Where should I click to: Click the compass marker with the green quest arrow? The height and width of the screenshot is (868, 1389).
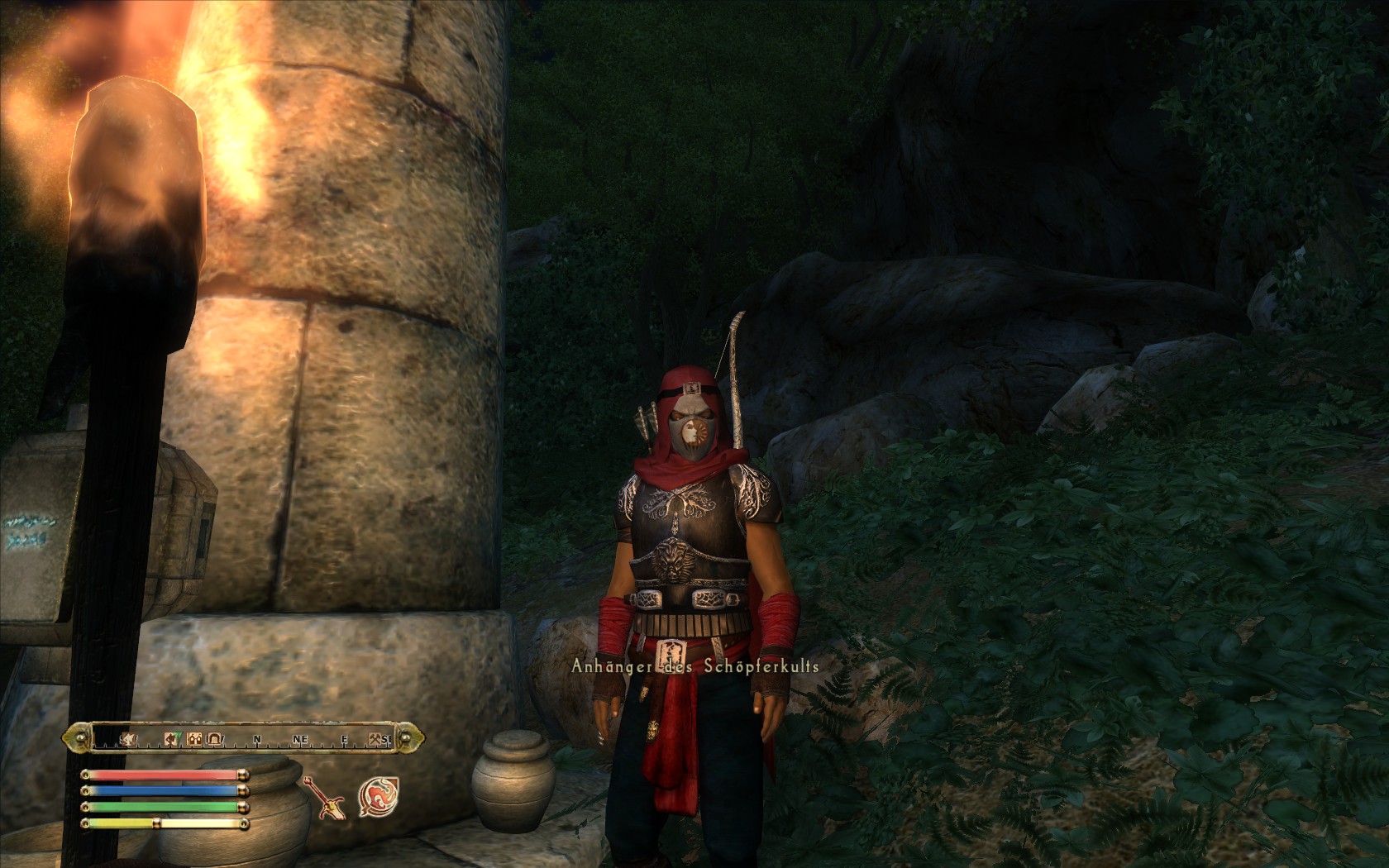174,738
